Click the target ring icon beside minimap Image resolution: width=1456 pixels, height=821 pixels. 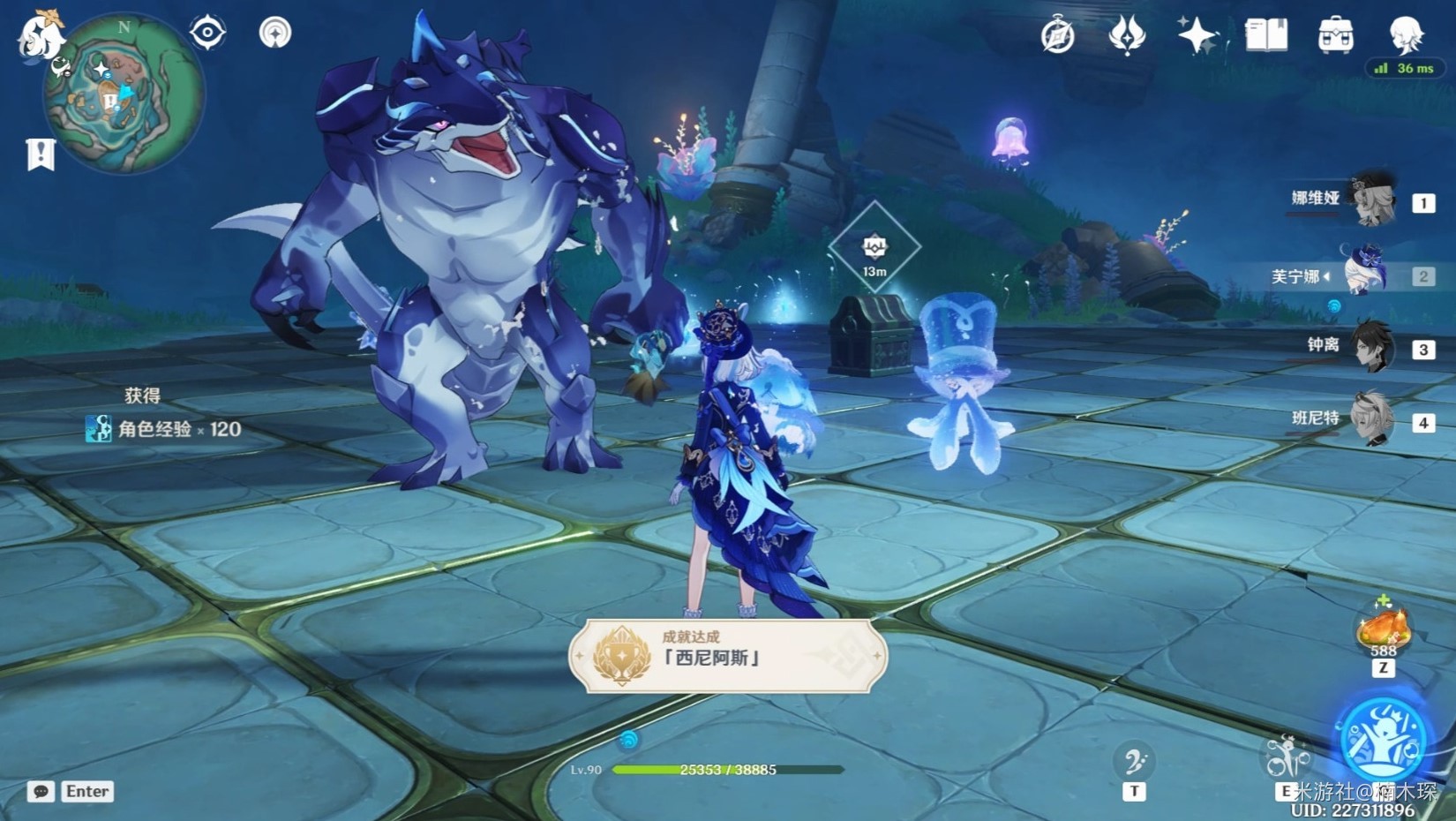click(207, 34)
